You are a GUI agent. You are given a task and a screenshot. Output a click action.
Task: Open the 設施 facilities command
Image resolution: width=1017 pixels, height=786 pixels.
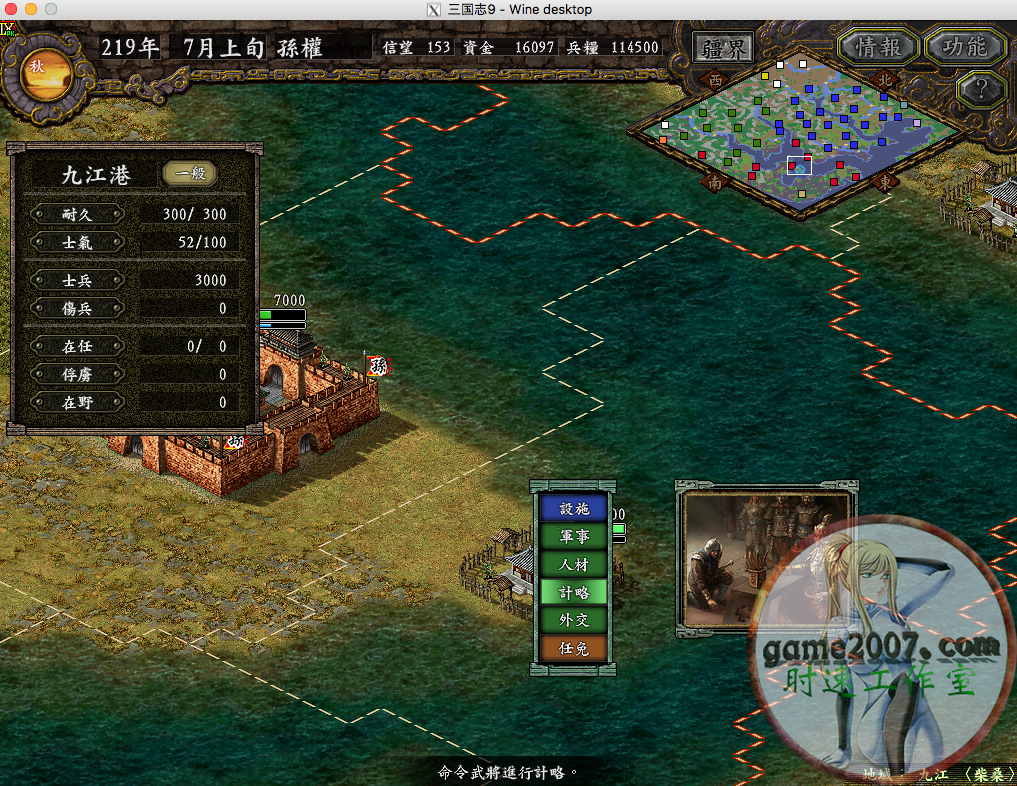point(574,508)
